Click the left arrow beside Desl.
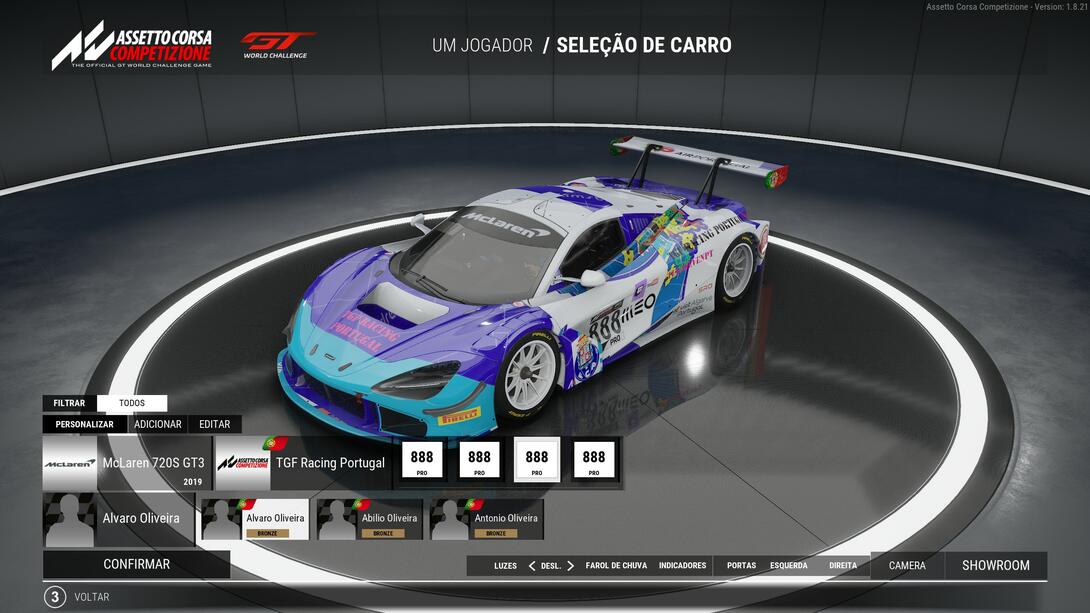The width and height of the screenshot is (1090, 613). (531, 566)
